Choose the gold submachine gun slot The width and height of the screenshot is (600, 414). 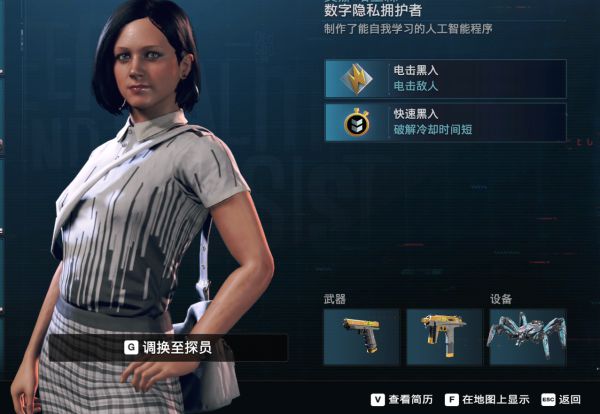click(443, 336)
